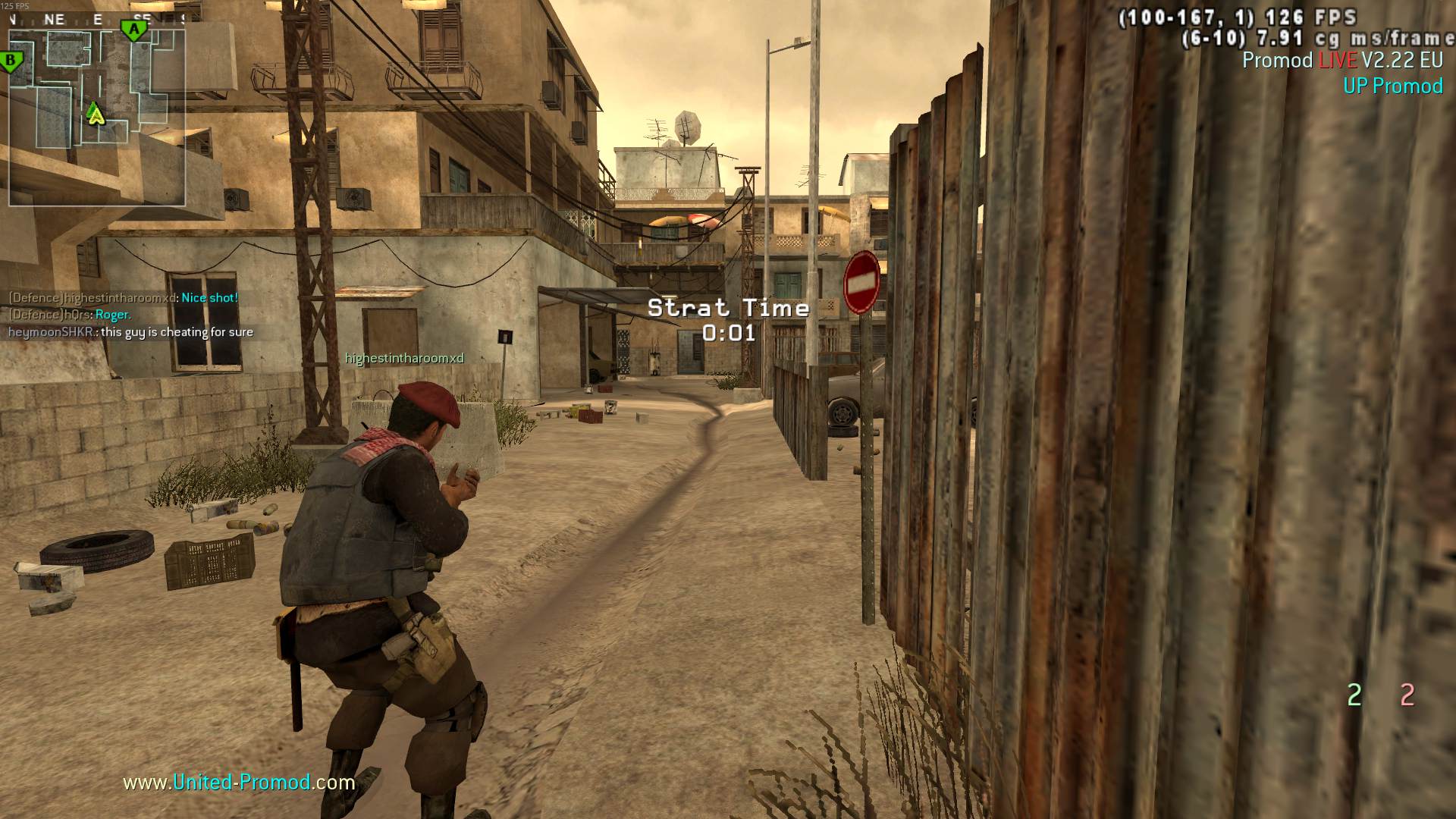Screen dimensions: 1456x819
Task: Click the yellow player arrow on minimap
Action: (x=95, y=114)
